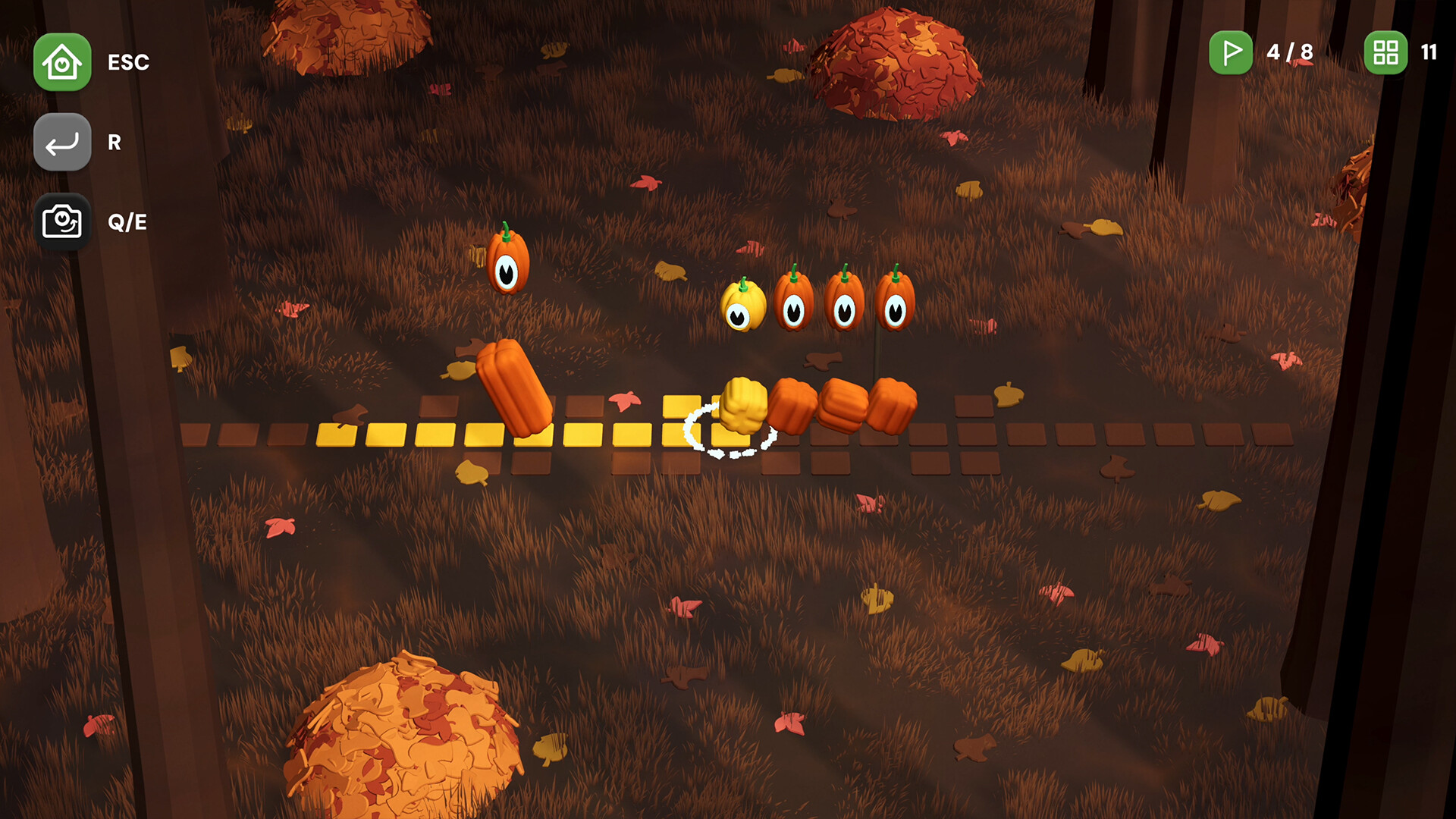This screenshot has width=1456, height=819.
Task: Open the home menu via ESC icon
Action: coord(62,62)
